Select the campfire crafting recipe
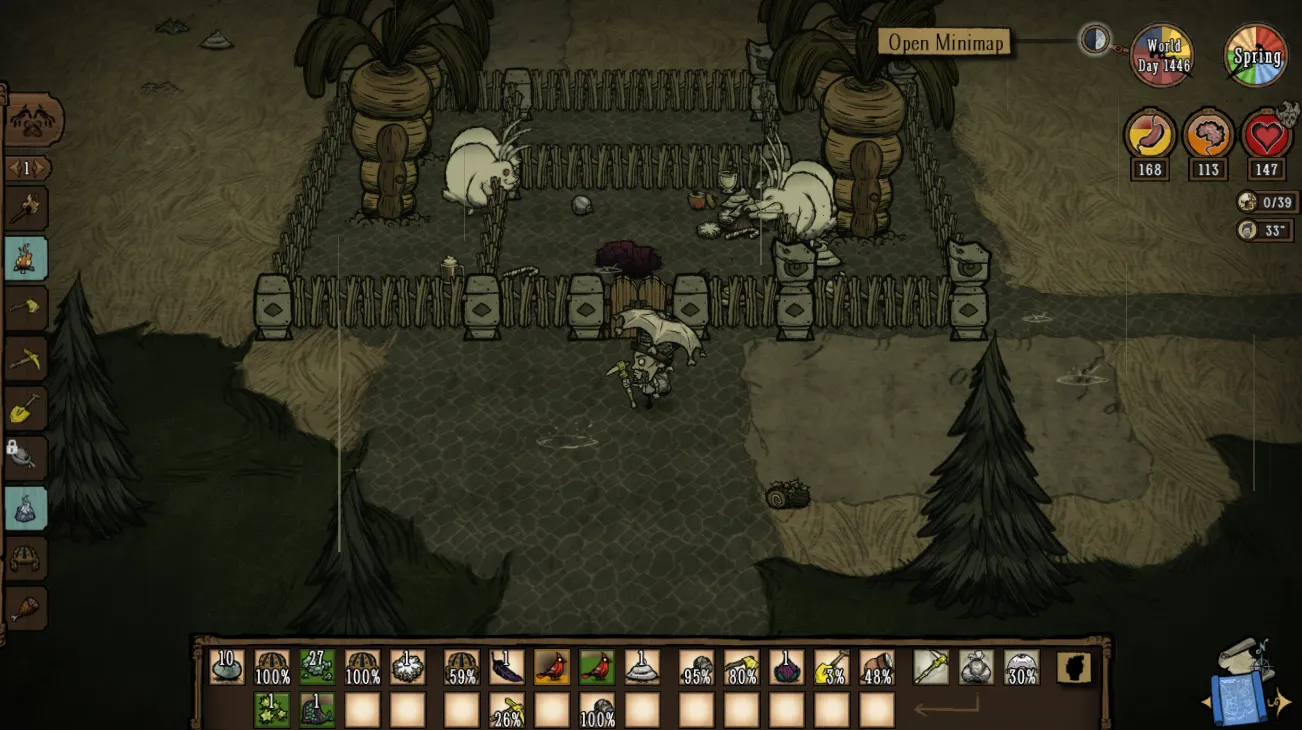Screen dimensions: 1302x730 (x=26, y=259)
